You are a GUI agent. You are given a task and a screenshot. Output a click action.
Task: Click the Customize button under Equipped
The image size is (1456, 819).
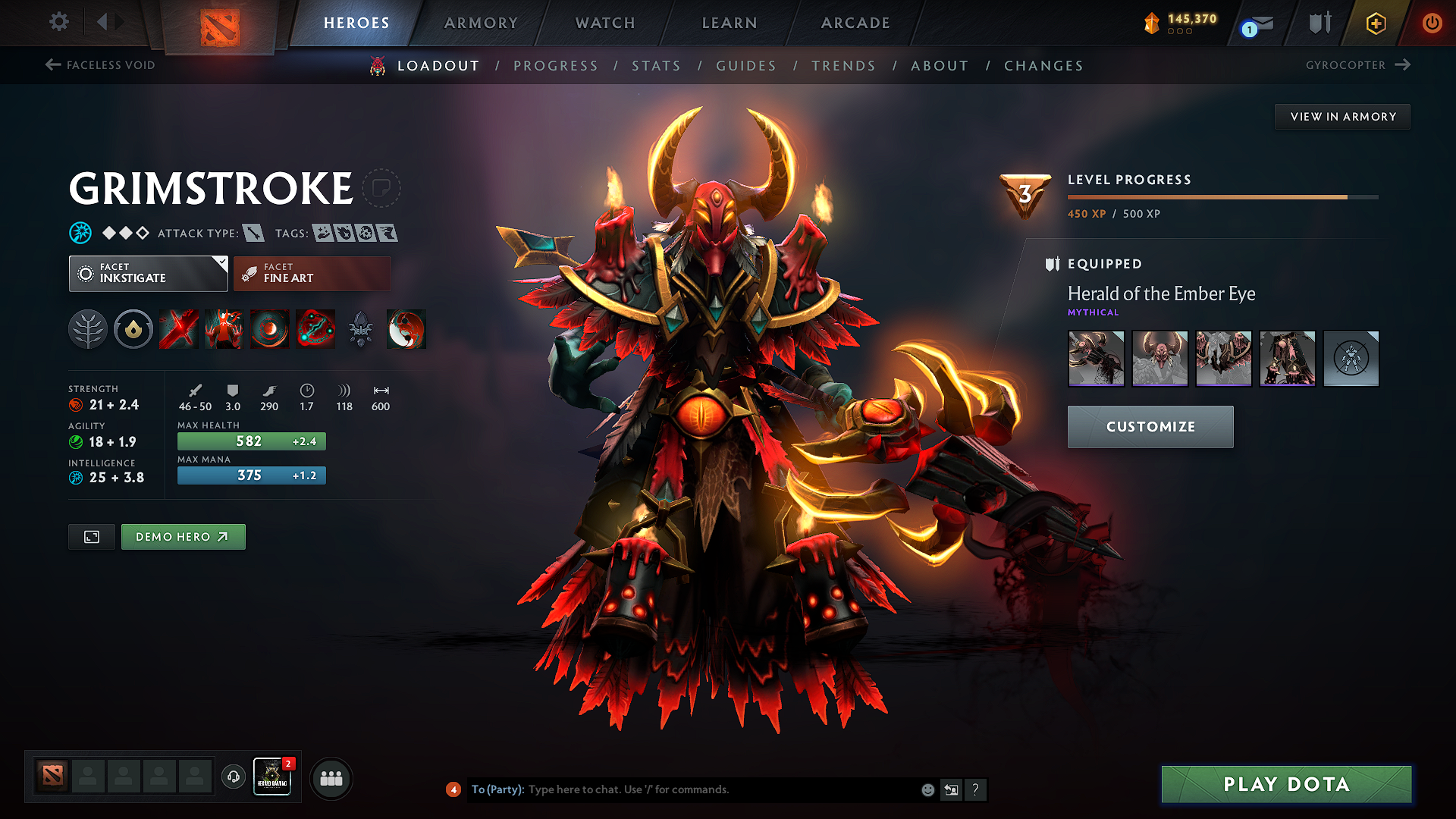[1150, 426]
